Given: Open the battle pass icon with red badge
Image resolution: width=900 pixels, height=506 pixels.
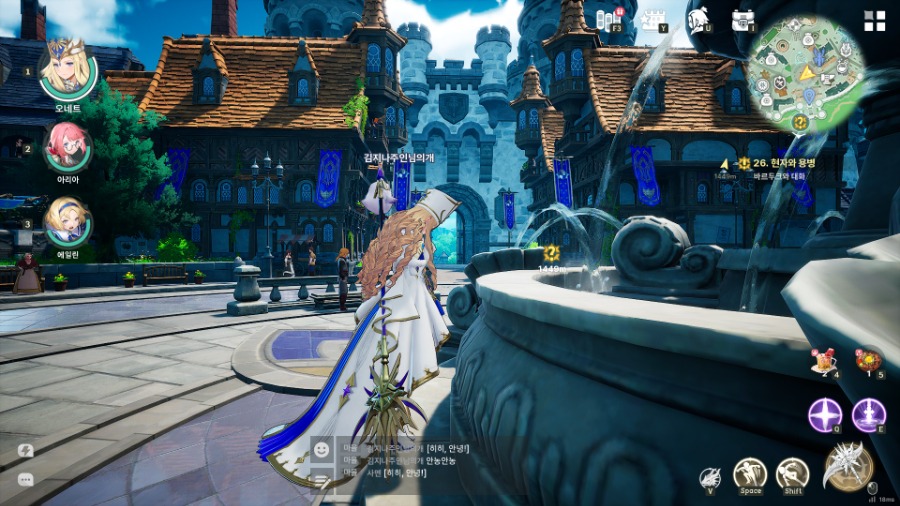Looking at the screenshot, I should (x=608, y=20).
